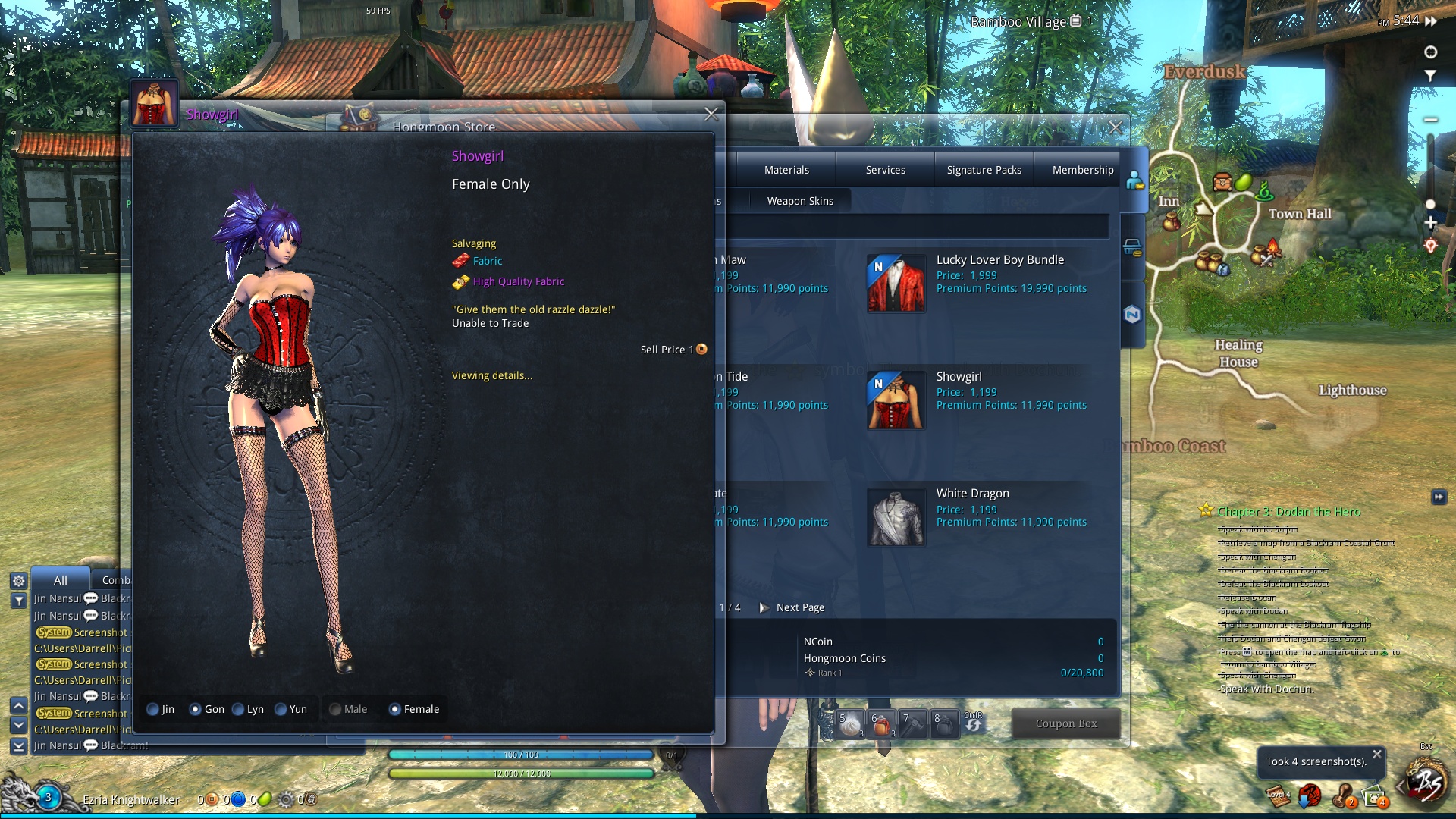
Task: Open the chat settings gear icon
Action: tap(19, 581)
